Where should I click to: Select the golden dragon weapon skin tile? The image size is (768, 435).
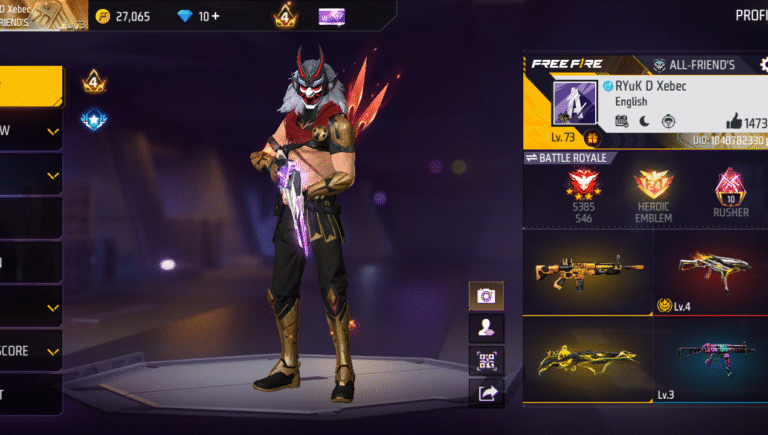click(x=588, y=360)
